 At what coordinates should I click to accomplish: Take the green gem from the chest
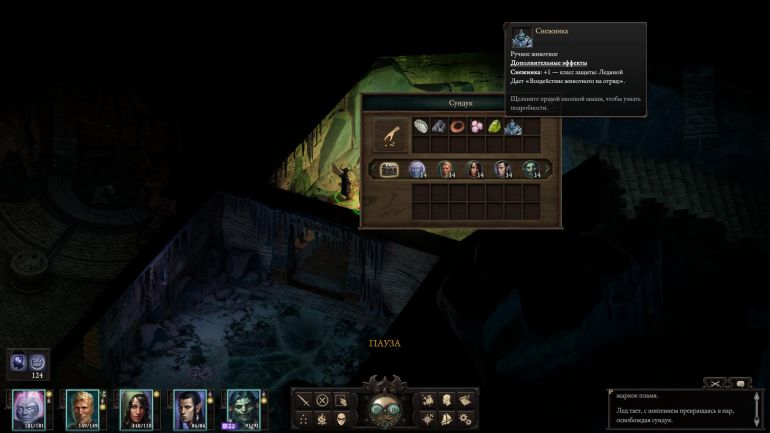[x=494, y=127]
